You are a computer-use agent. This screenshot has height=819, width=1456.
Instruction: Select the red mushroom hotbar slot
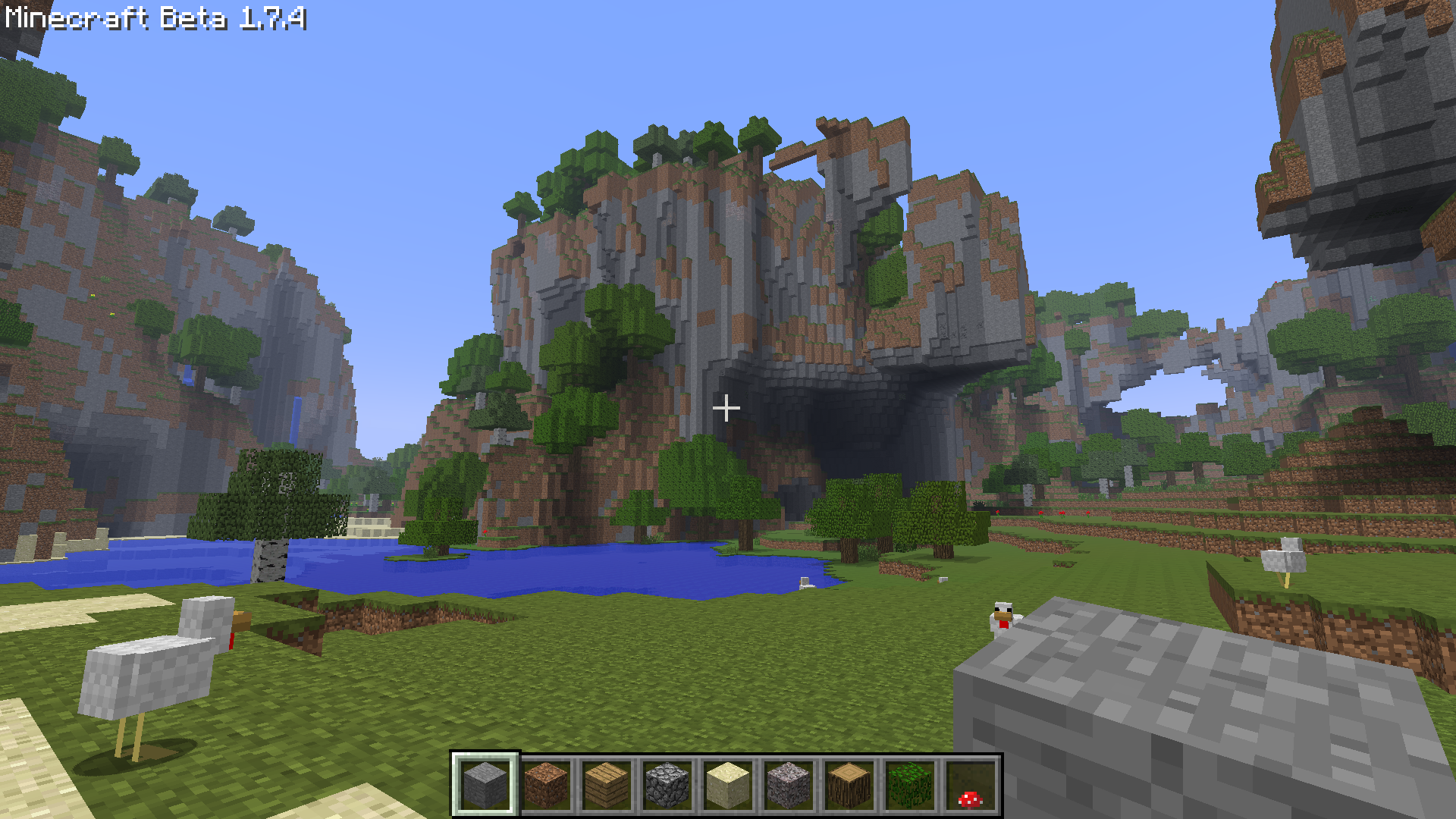coord(970,786)
